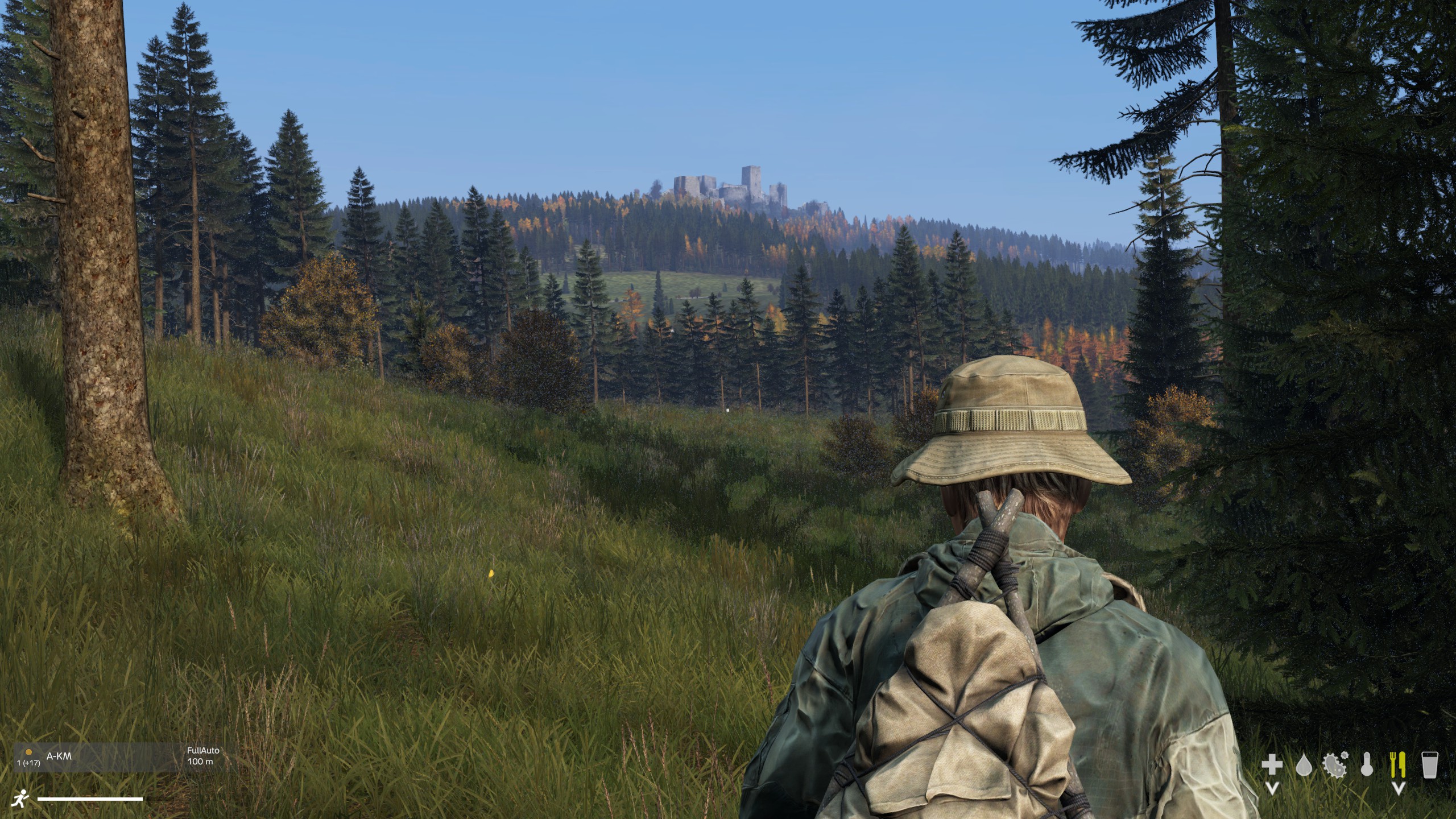Image resolution: width=1456 pixels, height=819 pixels.
Task: Click the A-KM weapon panel
Action: pyautogui.click(x=97, y=757)
